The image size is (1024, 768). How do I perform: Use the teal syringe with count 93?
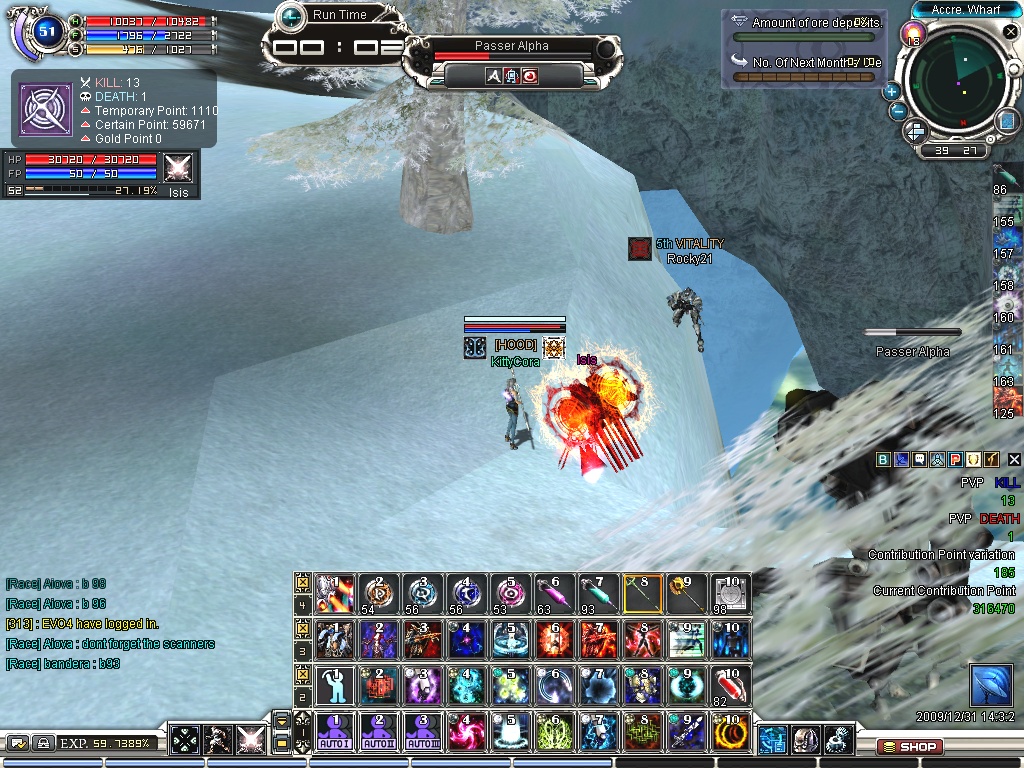(x=598, y=592)
